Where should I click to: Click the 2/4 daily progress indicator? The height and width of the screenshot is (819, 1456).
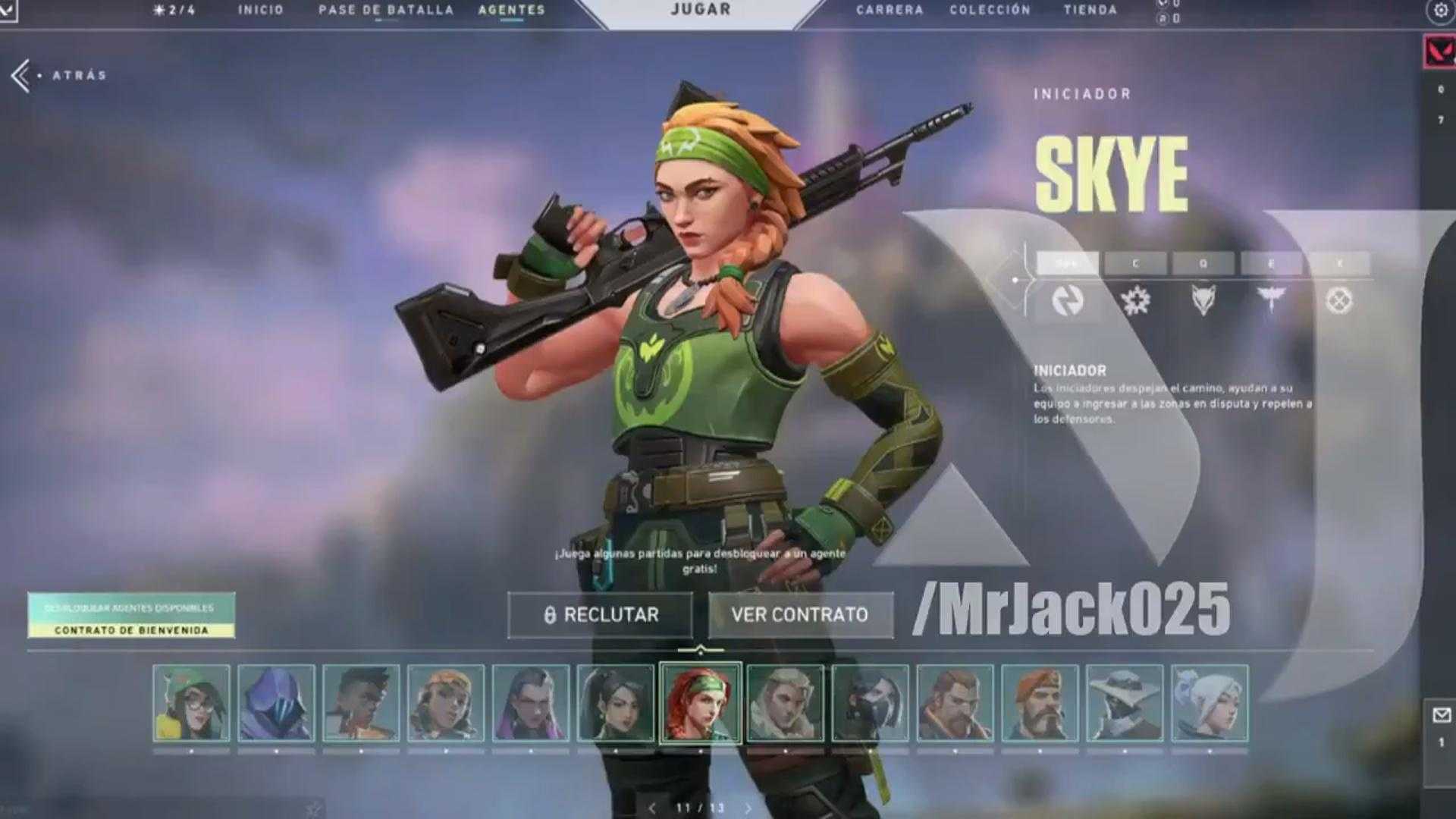tap(171, 10)
